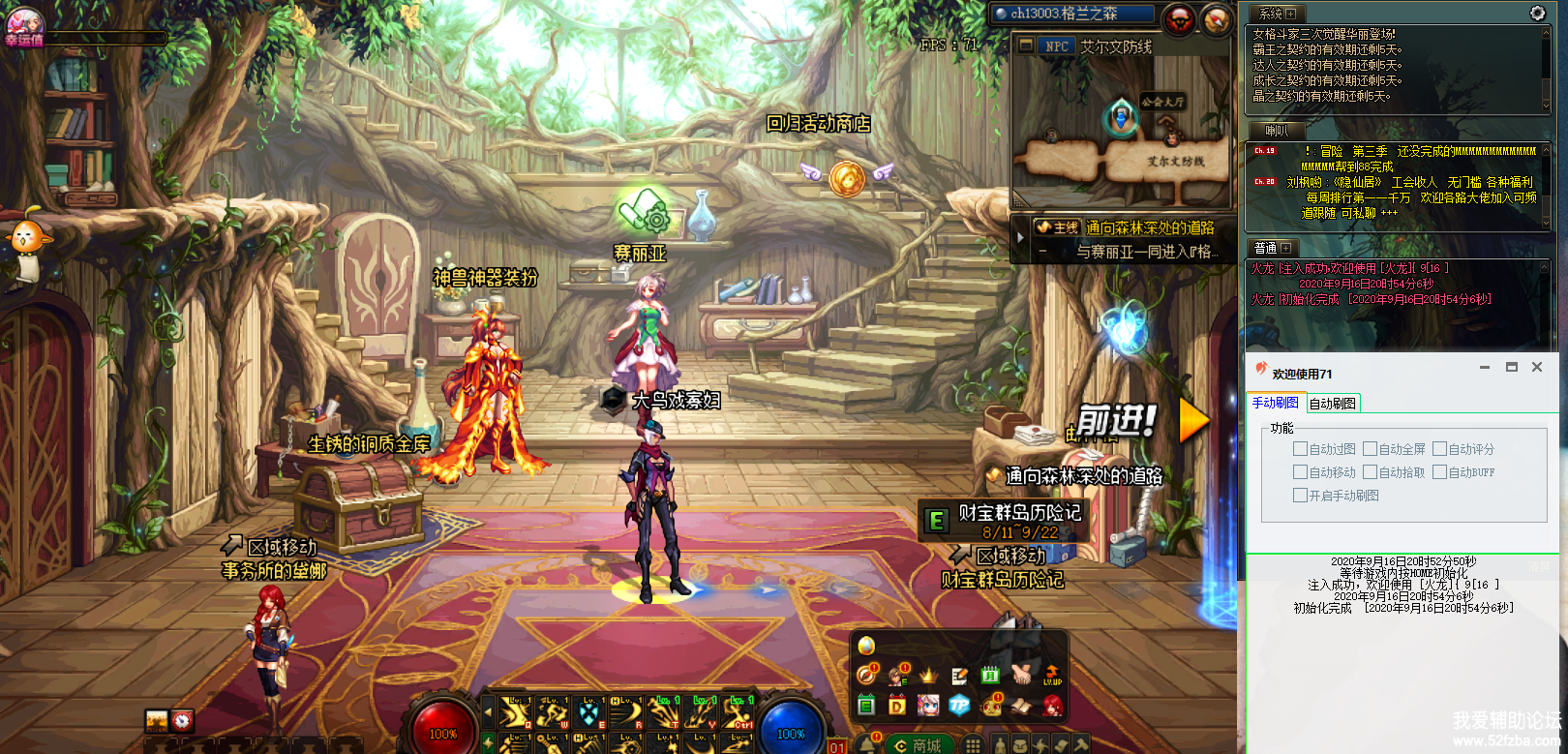Open the green monthly calendar icon
The width and height of the screenshot is (1568, 754).
coord(990,676)
